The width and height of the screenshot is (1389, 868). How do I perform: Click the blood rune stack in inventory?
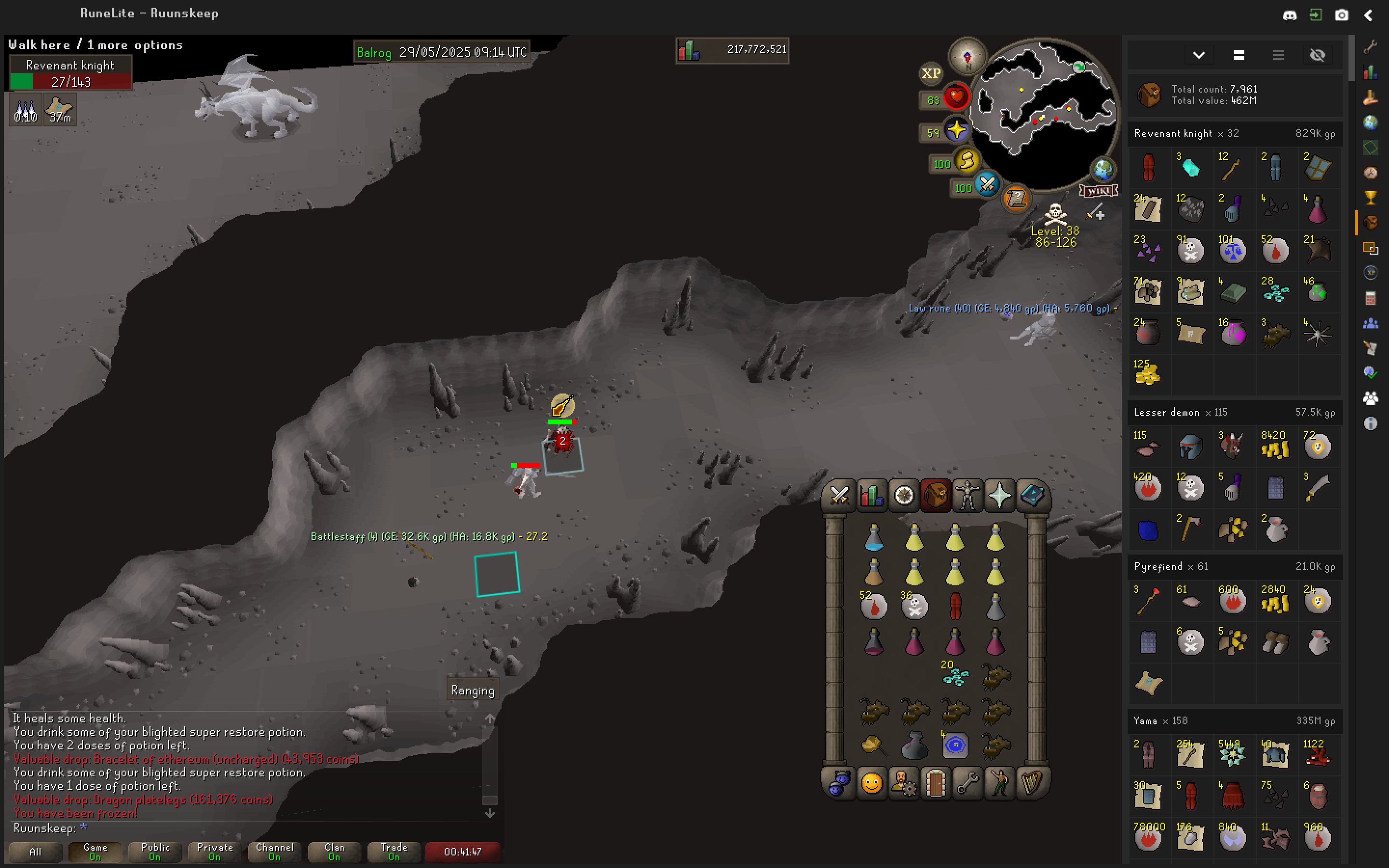coord(873,606)
